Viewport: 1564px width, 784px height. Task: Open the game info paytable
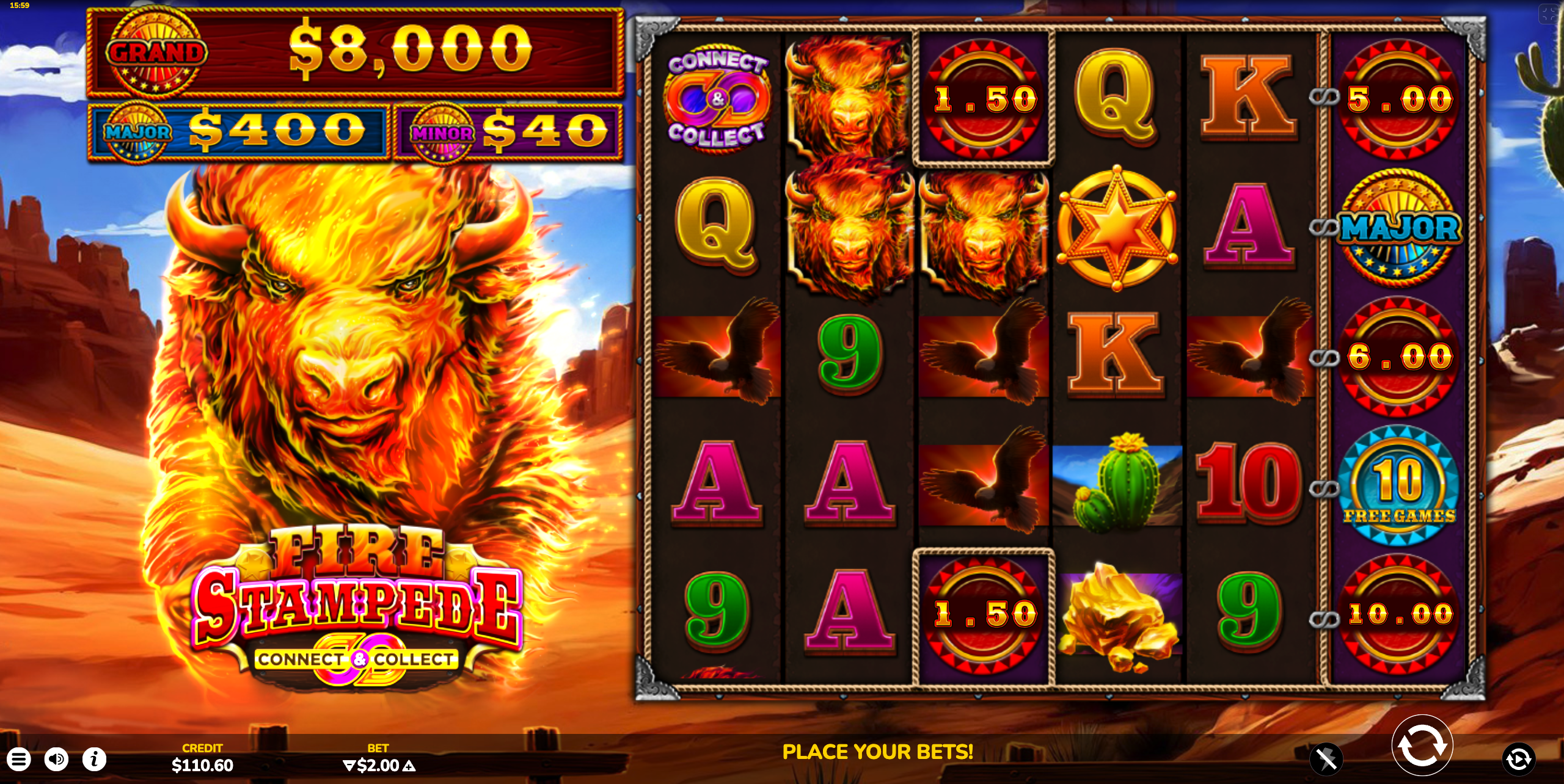click(x=94, y=759)
